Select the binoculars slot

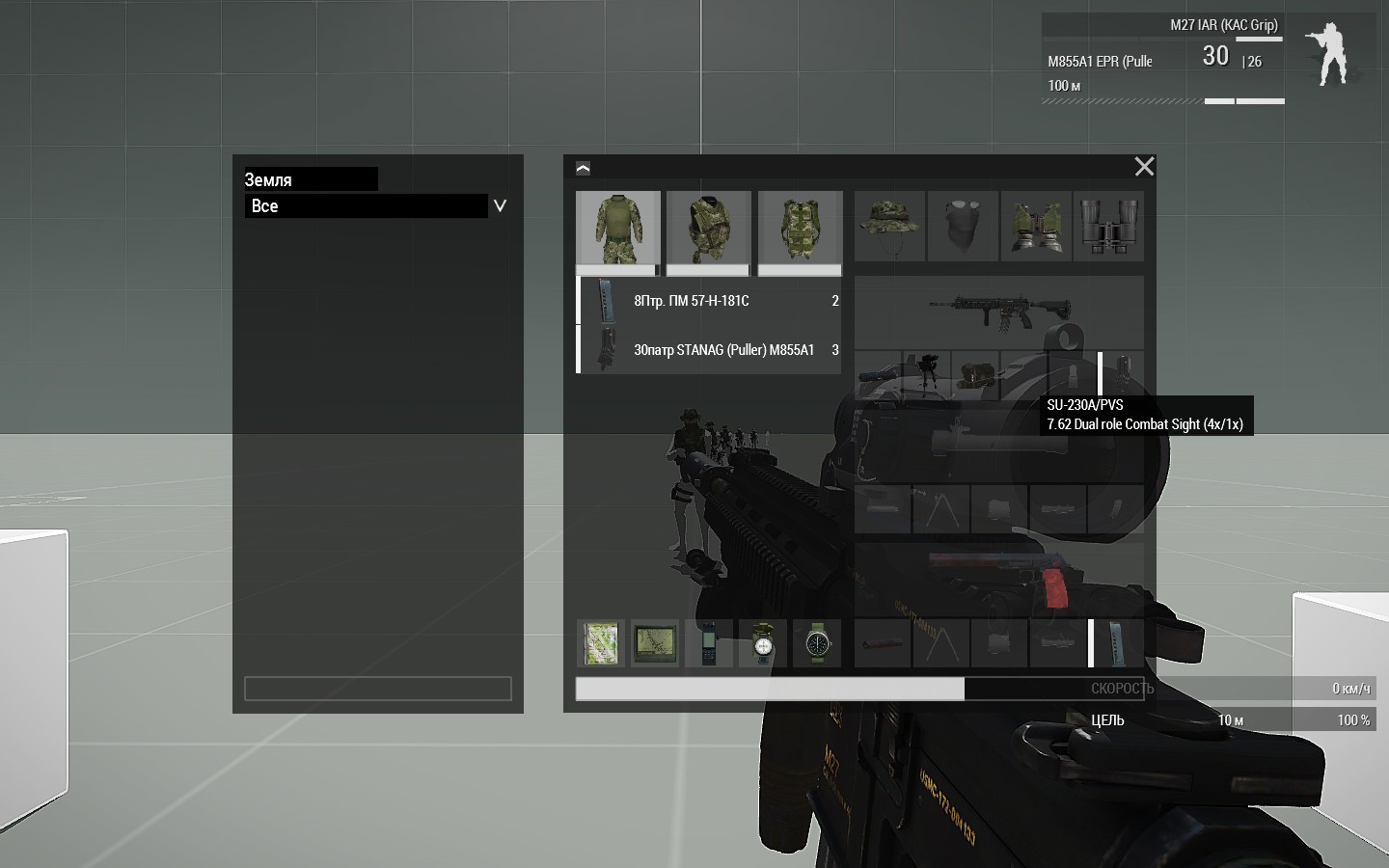pyautogui.click(x=1108, y=227)
